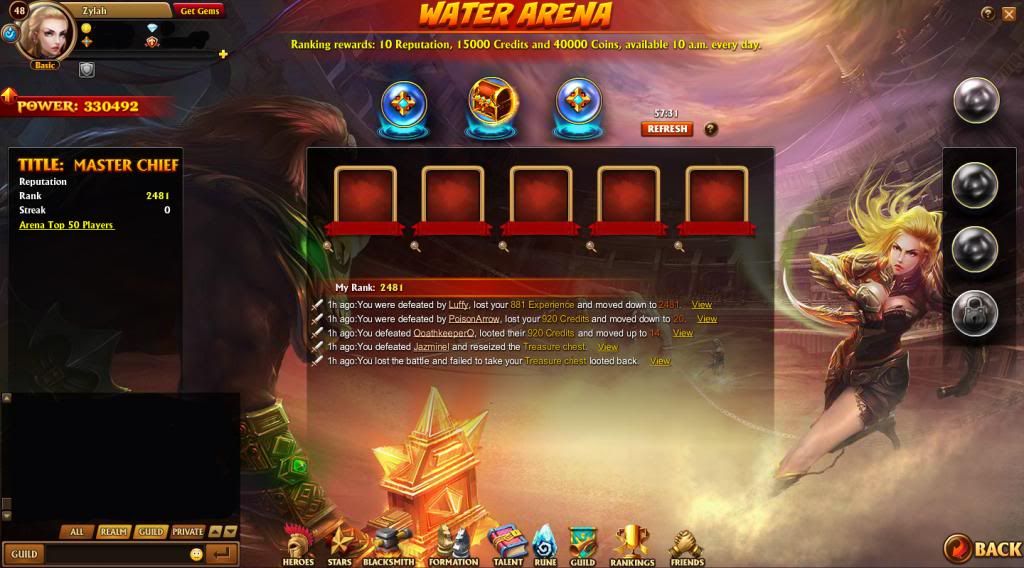Select the All chat tab
This screenshot has height=568, width=1024.
(77, 532)
